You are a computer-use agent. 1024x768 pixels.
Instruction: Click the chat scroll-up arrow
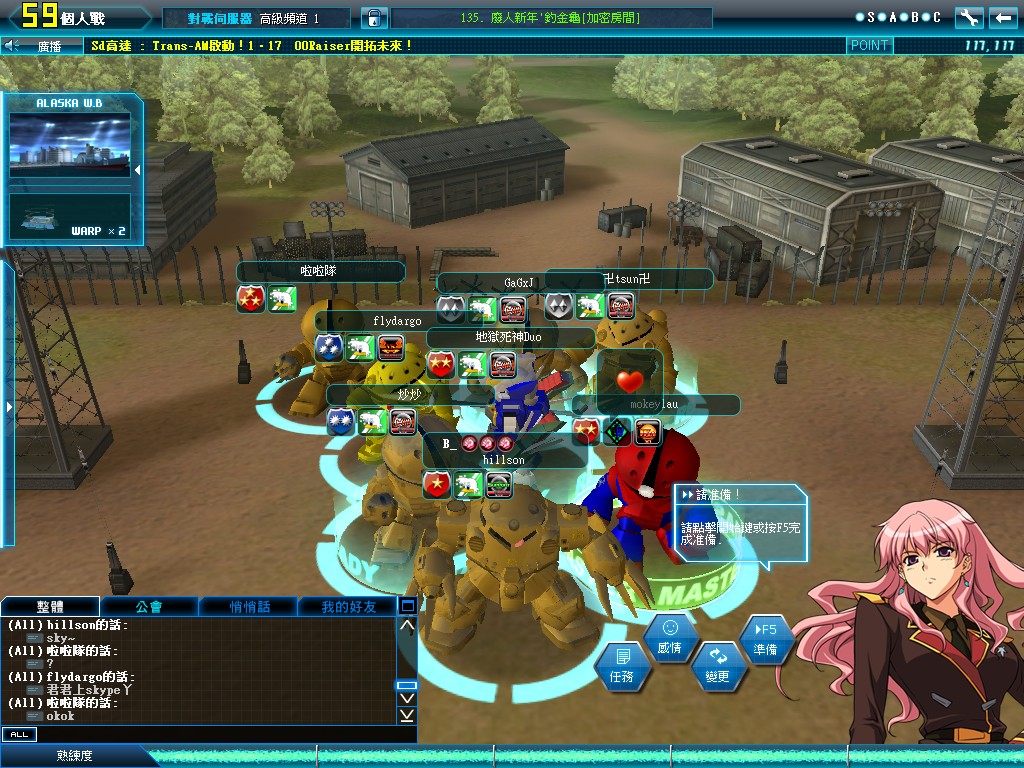[407, 626]
